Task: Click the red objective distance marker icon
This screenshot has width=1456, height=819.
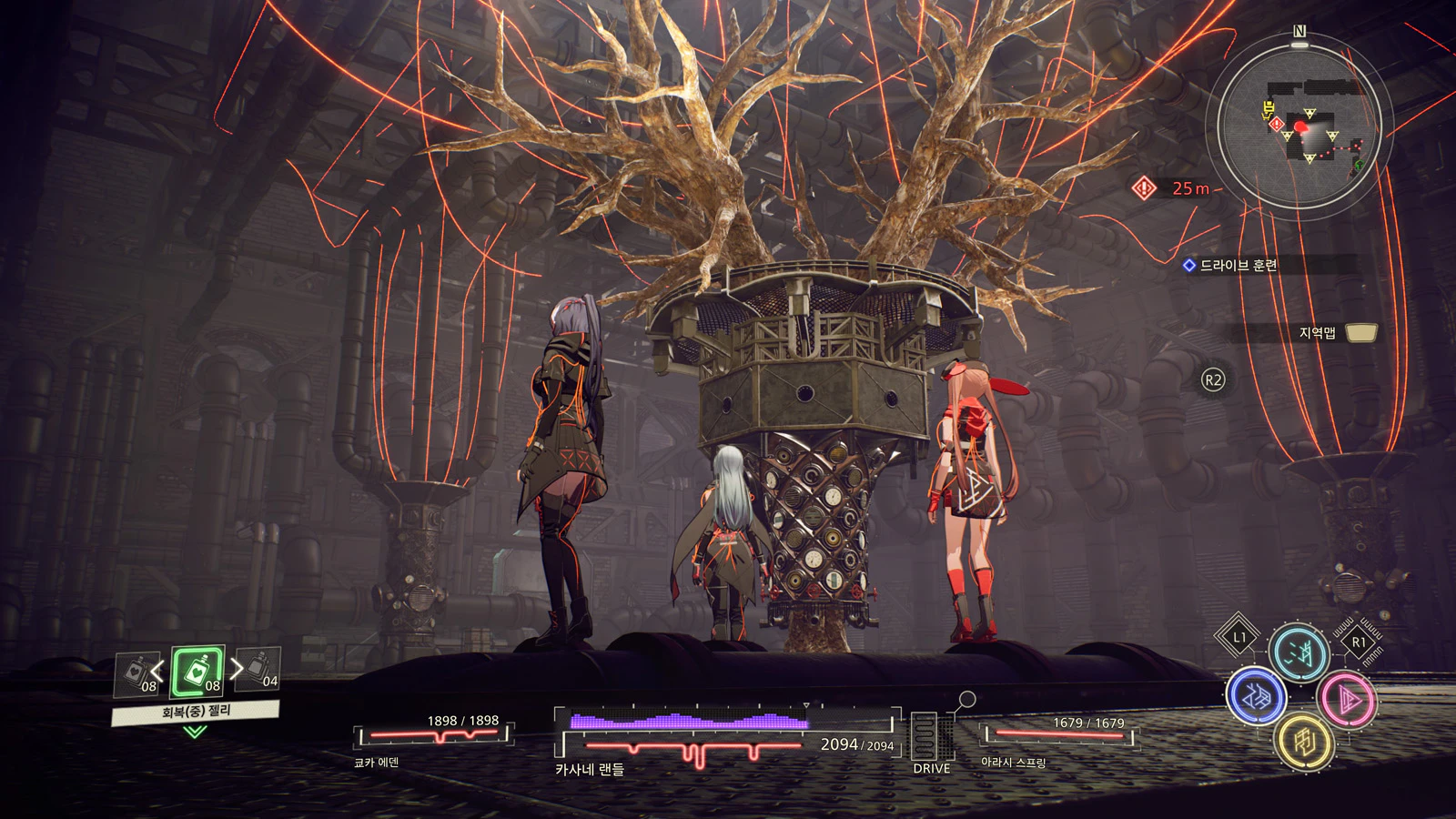Action: point(1144,188)
